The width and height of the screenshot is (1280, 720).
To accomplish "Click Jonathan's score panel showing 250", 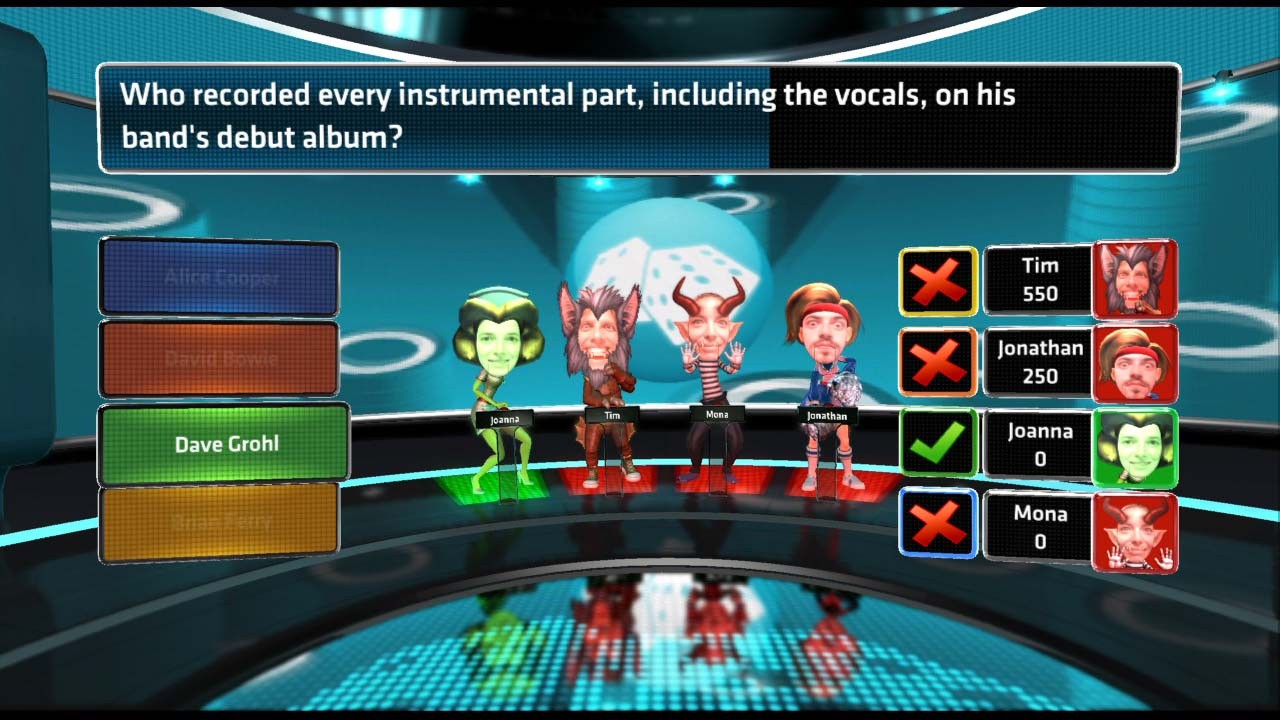I will [1038, 362].
